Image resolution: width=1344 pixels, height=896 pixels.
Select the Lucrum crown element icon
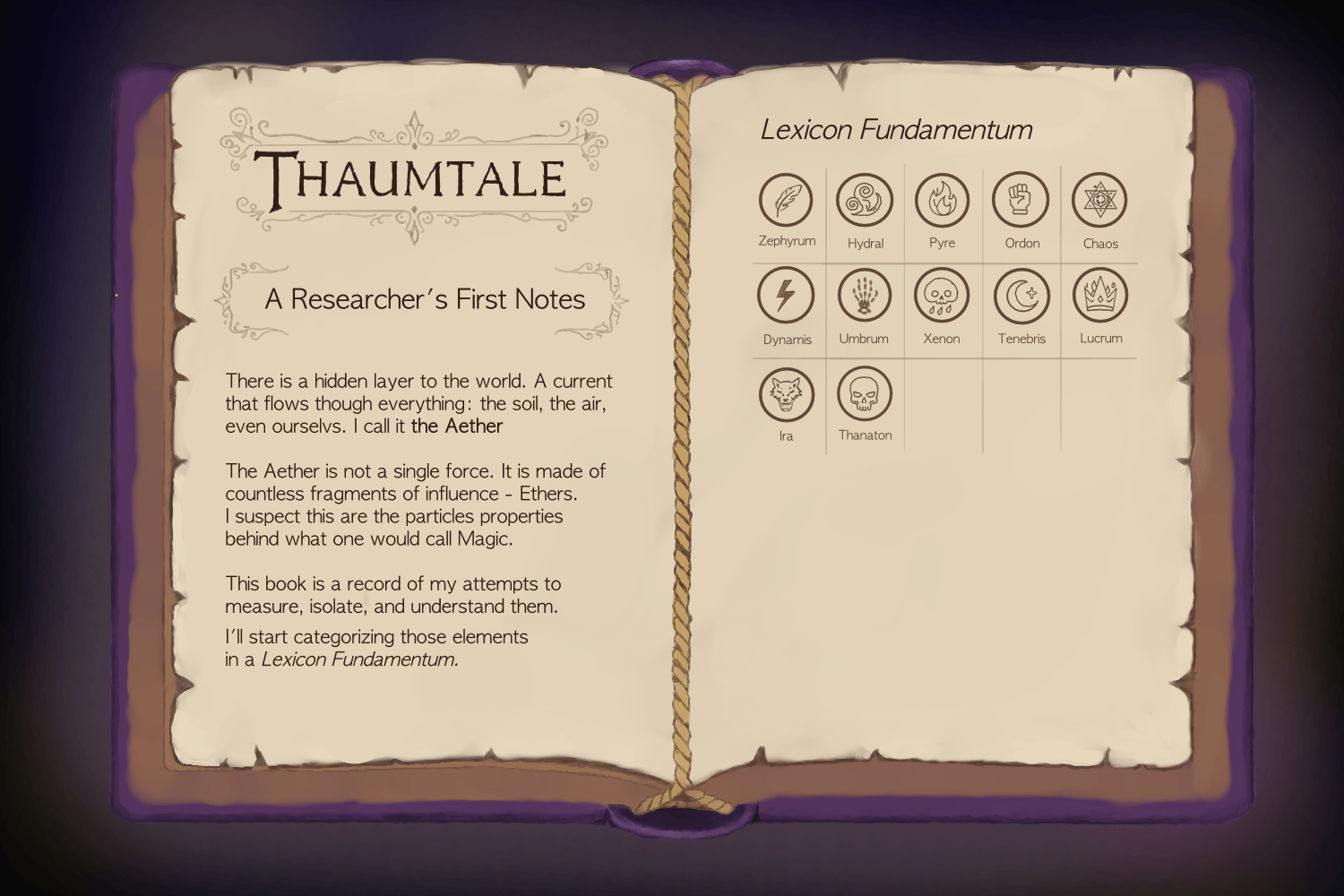pos(1099,297)
